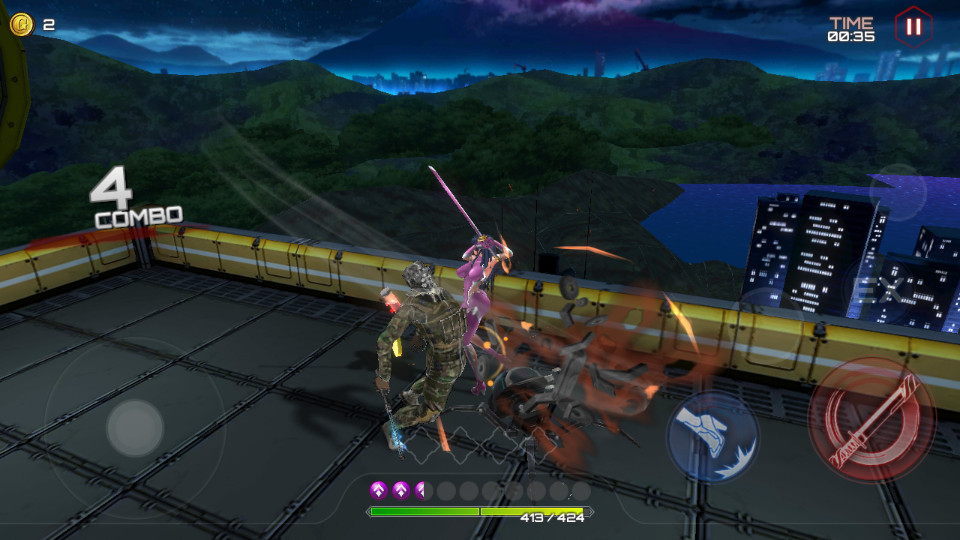This screenshot has width=960, height=540.
Task: Touch the virtual joystick thumb pad
Action: tap(135, 428)
